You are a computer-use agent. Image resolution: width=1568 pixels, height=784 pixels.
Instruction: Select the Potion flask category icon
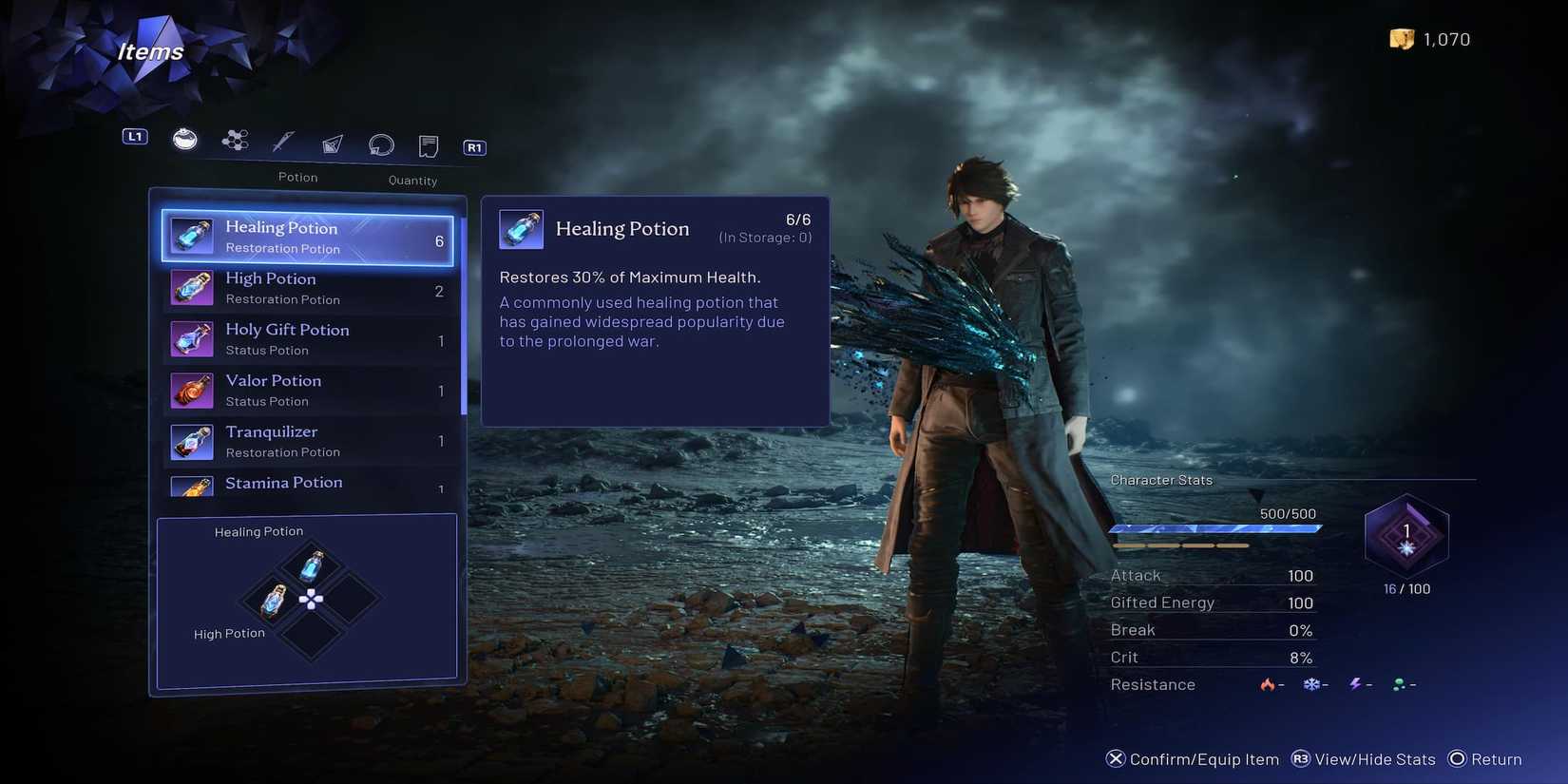coord(184,141)
